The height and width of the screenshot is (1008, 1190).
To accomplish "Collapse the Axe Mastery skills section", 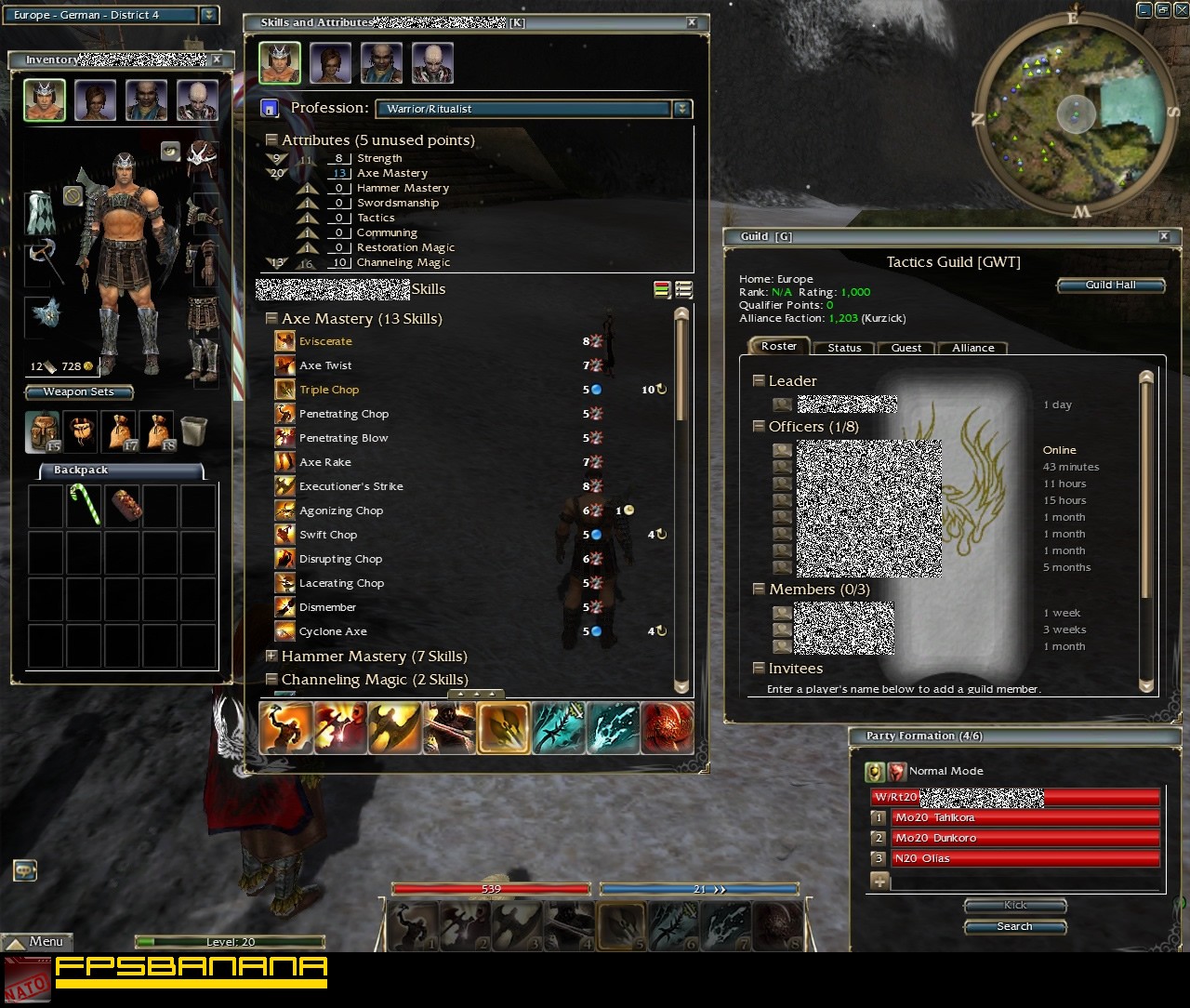I will coord(271,318).
